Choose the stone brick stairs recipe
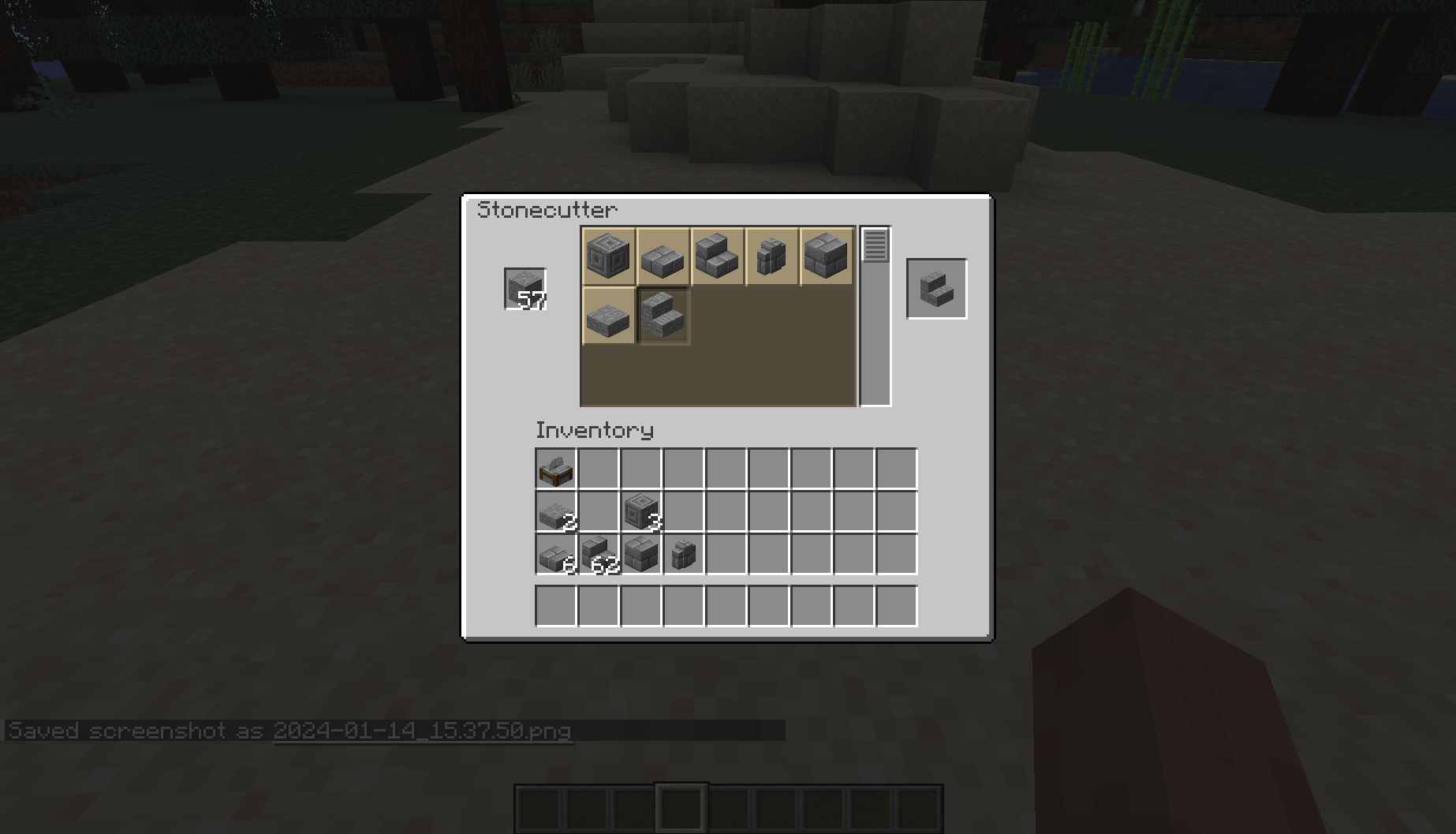 (x=718, y=256)
